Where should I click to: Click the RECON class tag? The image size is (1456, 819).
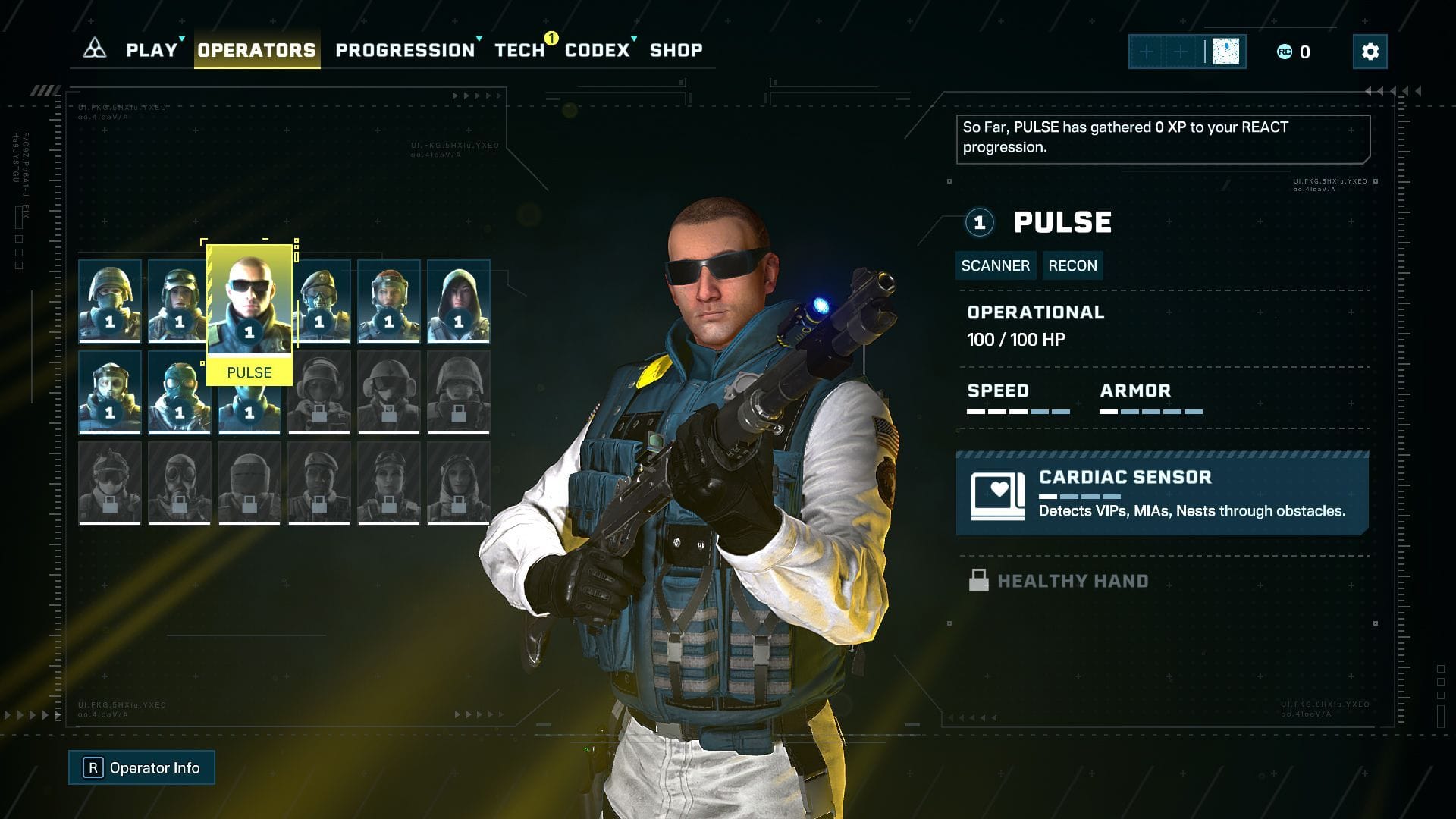pos(1072,265)
